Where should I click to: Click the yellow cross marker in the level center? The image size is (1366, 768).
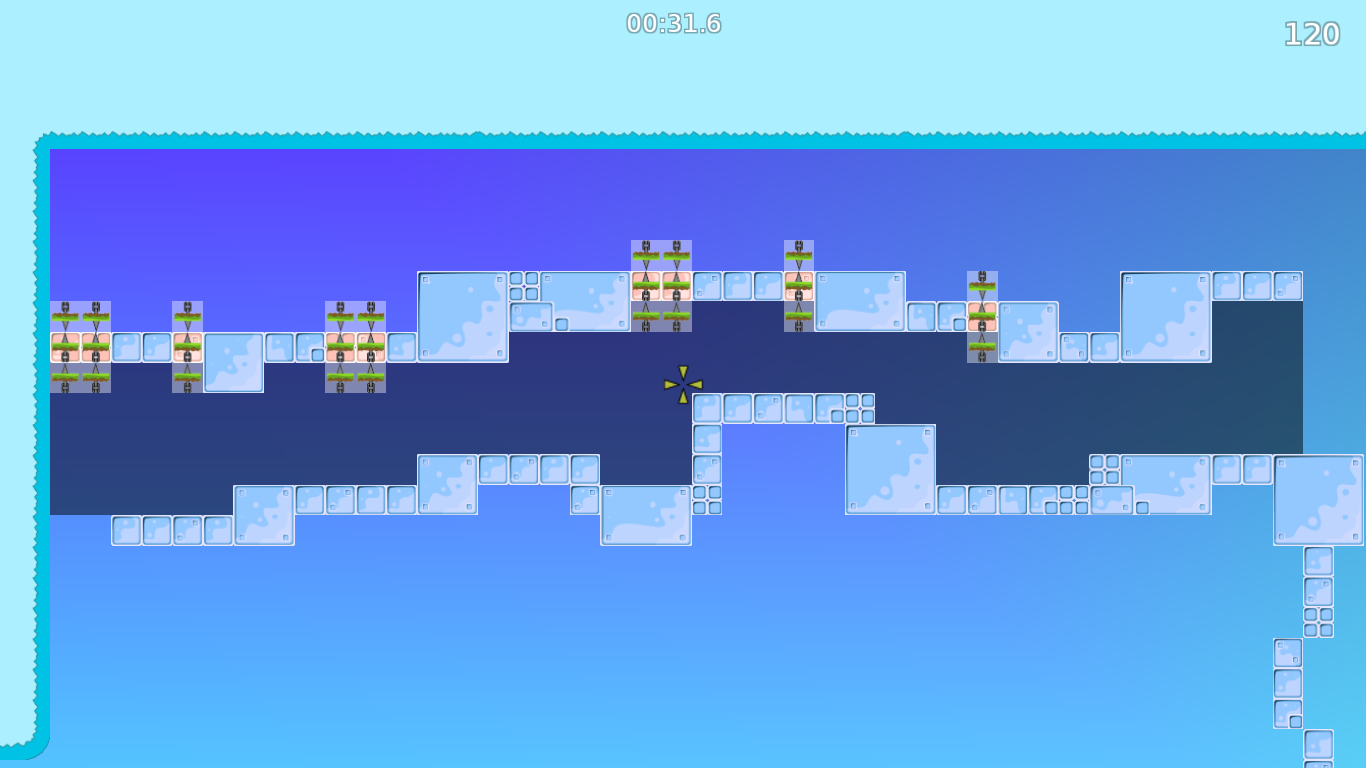point(681,385)
